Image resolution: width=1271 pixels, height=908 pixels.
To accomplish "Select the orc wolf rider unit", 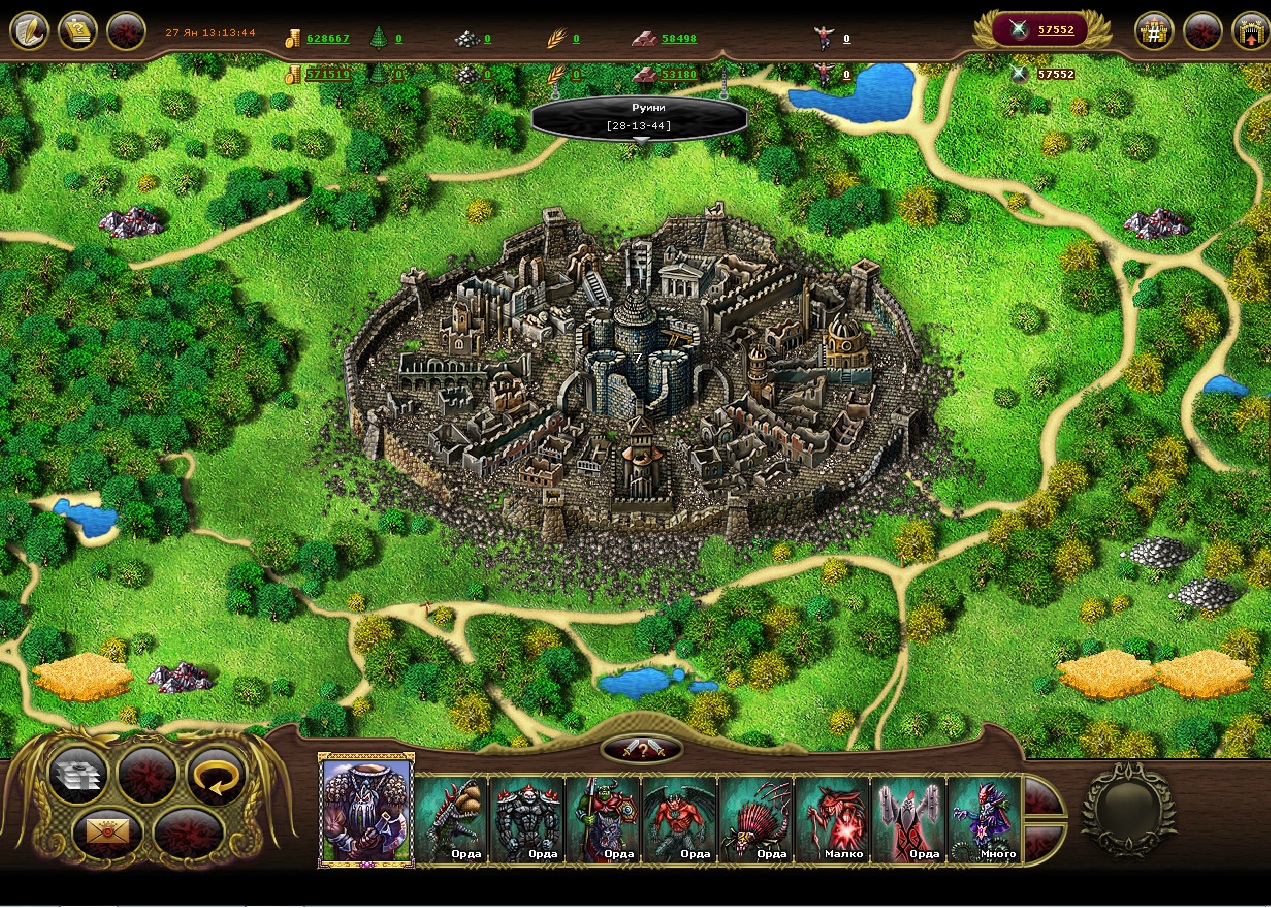I will pyautogui.click(x=603, y=819).
